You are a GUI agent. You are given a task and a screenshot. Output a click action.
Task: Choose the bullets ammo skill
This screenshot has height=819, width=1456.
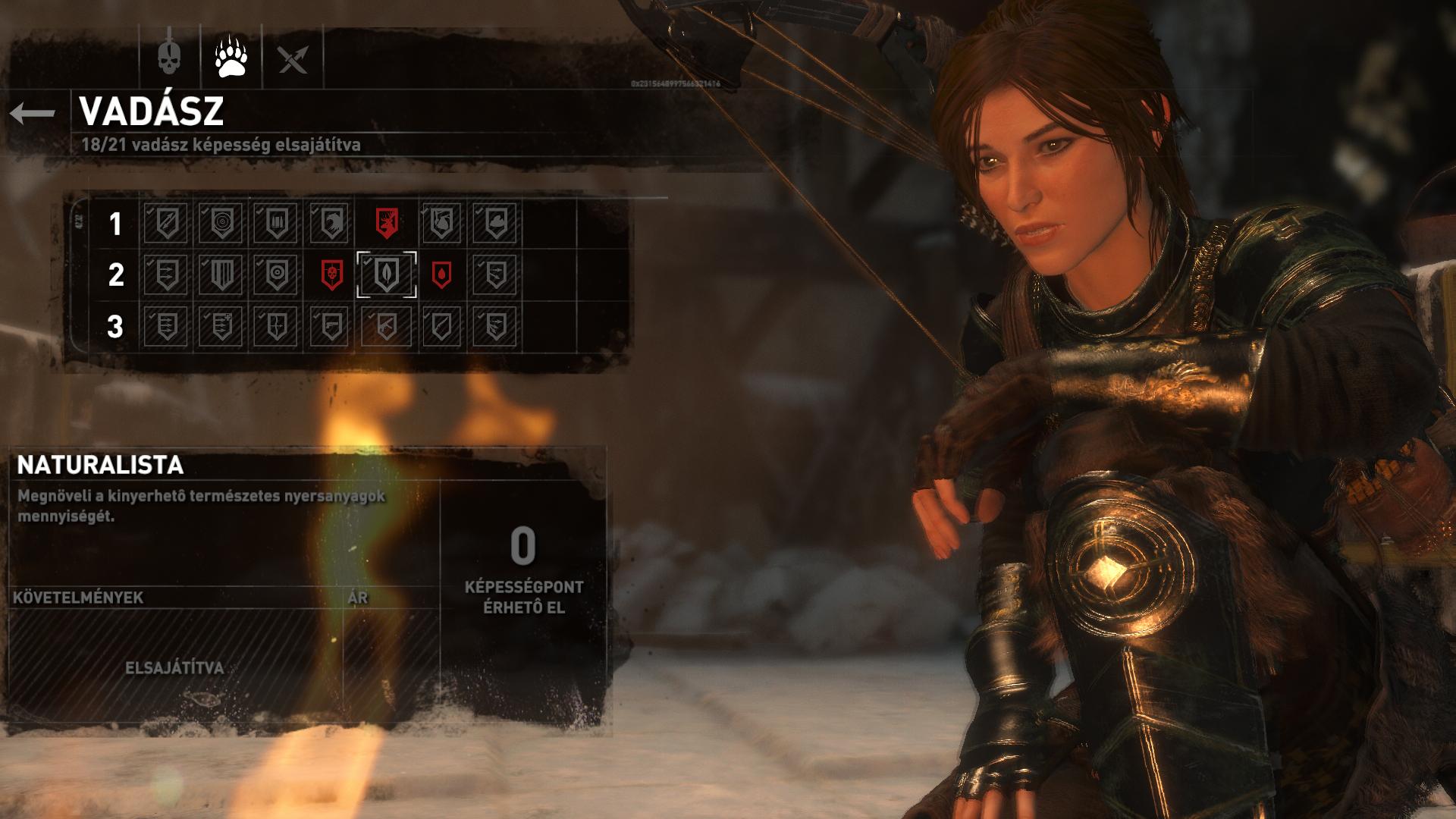tap(276, 223)
